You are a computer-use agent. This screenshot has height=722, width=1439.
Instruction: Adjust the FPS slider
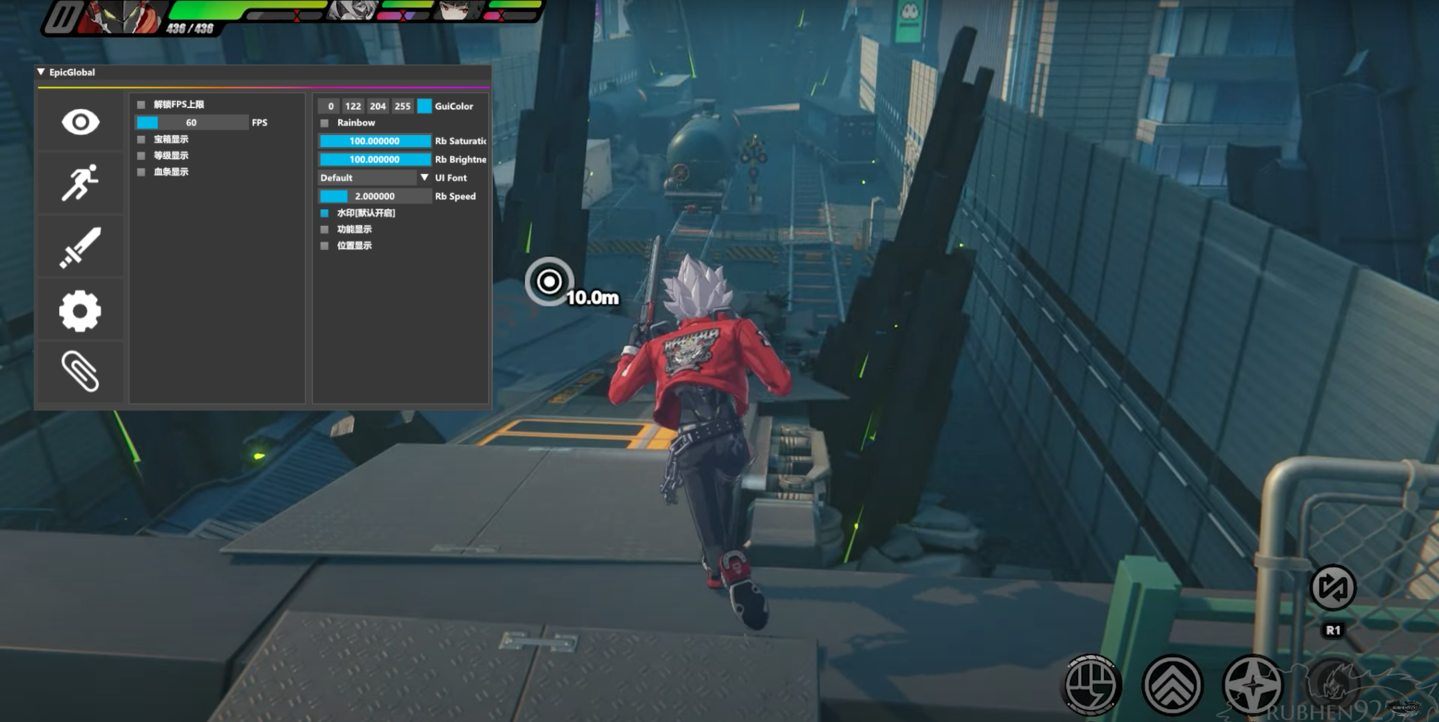(x=192, y=123)
